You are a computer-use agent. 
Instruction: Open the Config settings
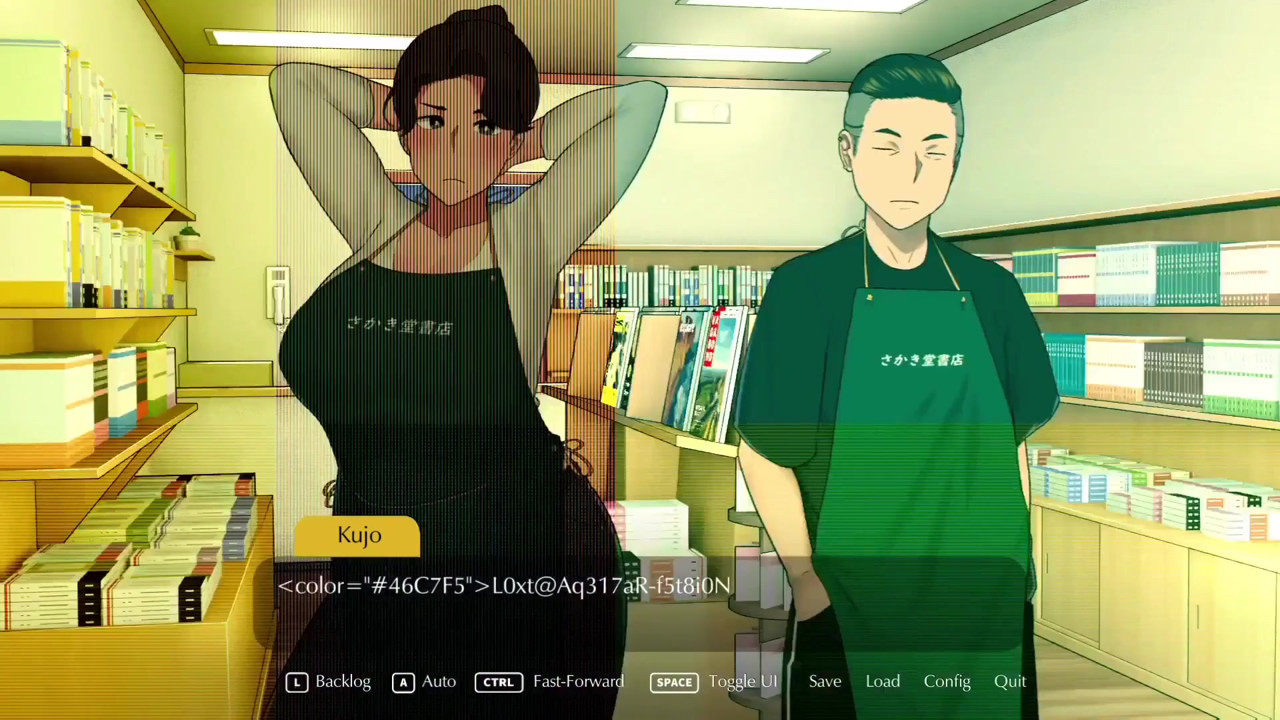946,681
